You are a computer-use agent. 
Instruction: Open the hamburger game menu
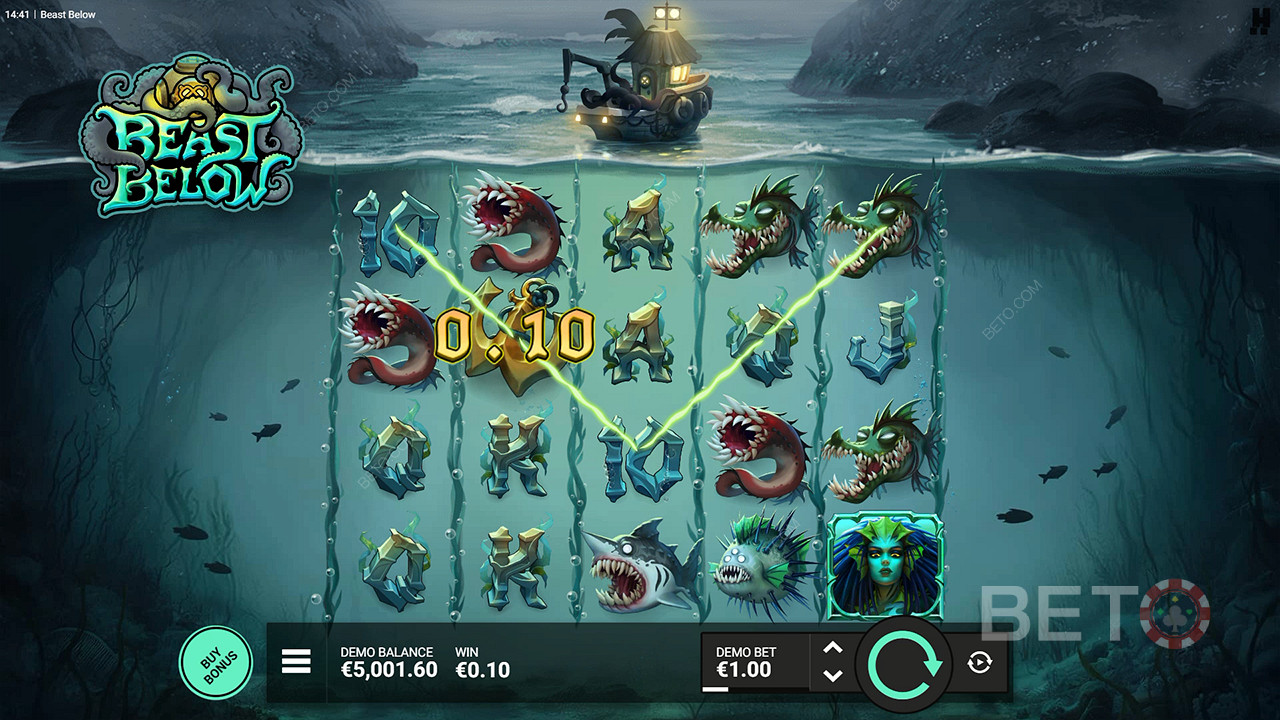click(x=296, y=661)
